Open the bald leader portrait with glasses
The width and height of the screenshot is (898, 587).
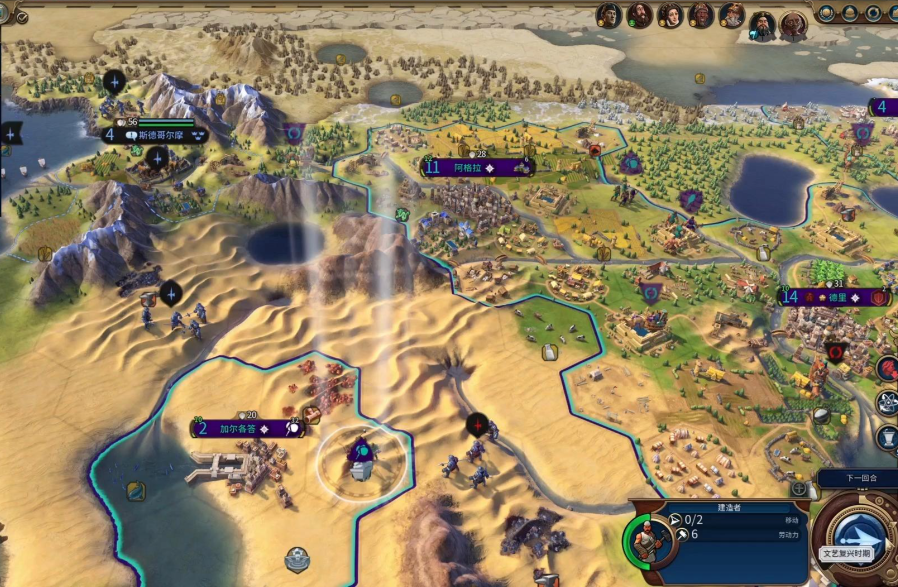pyautogui.click(x=793, y=26)
